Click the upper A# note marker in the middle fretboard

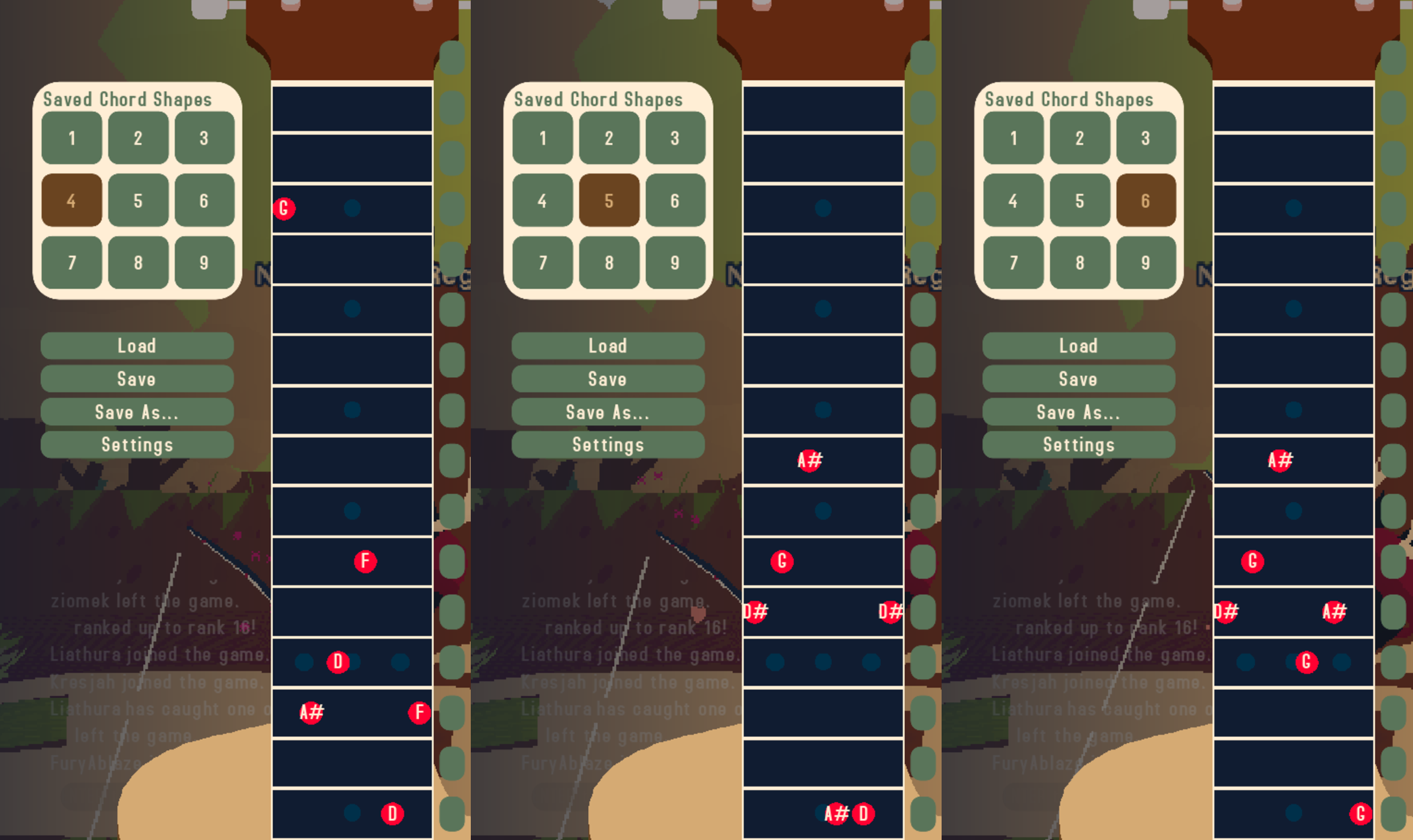808,461
